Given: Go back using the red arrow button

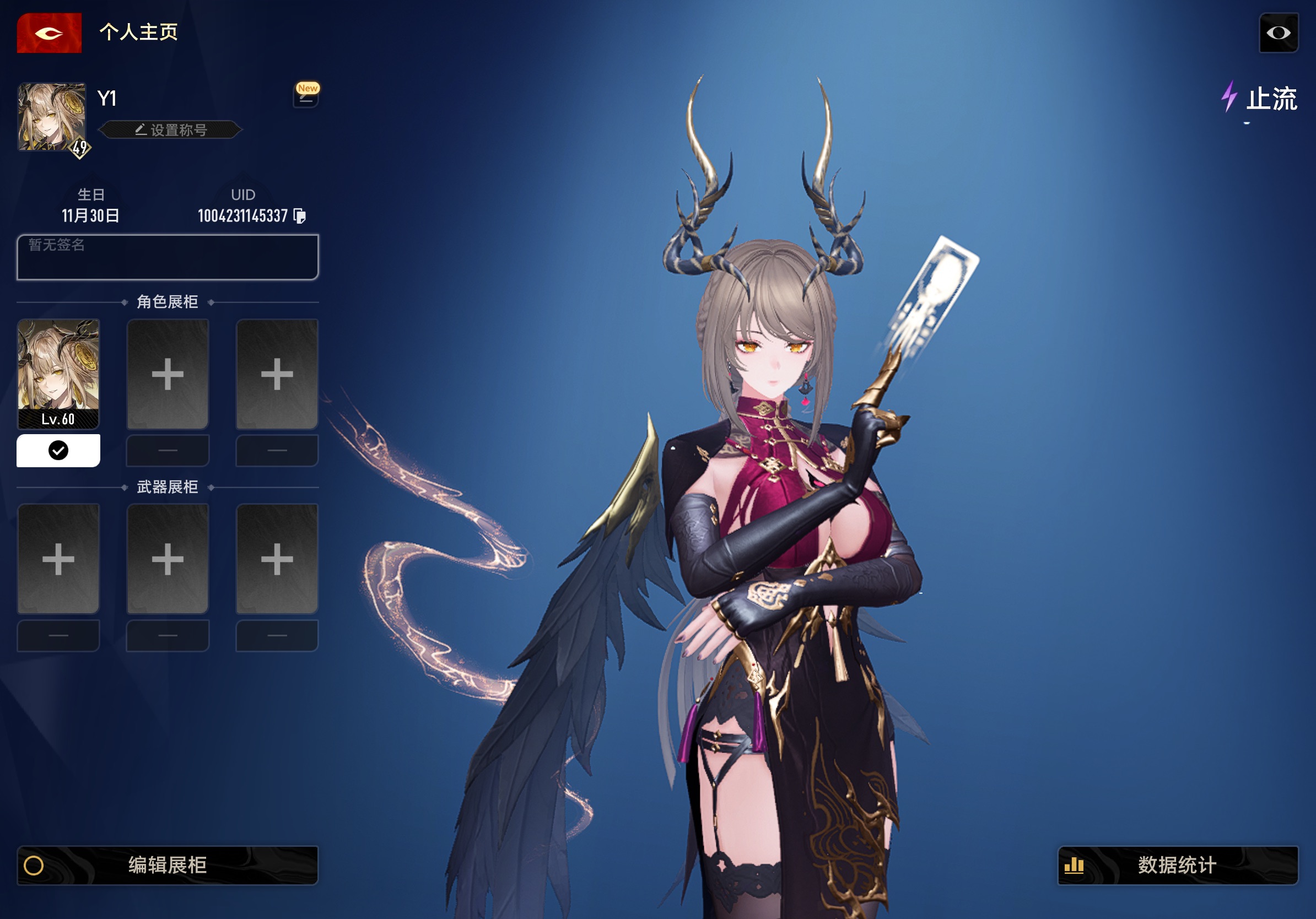Looking at the screenshot, I should 49,33.
